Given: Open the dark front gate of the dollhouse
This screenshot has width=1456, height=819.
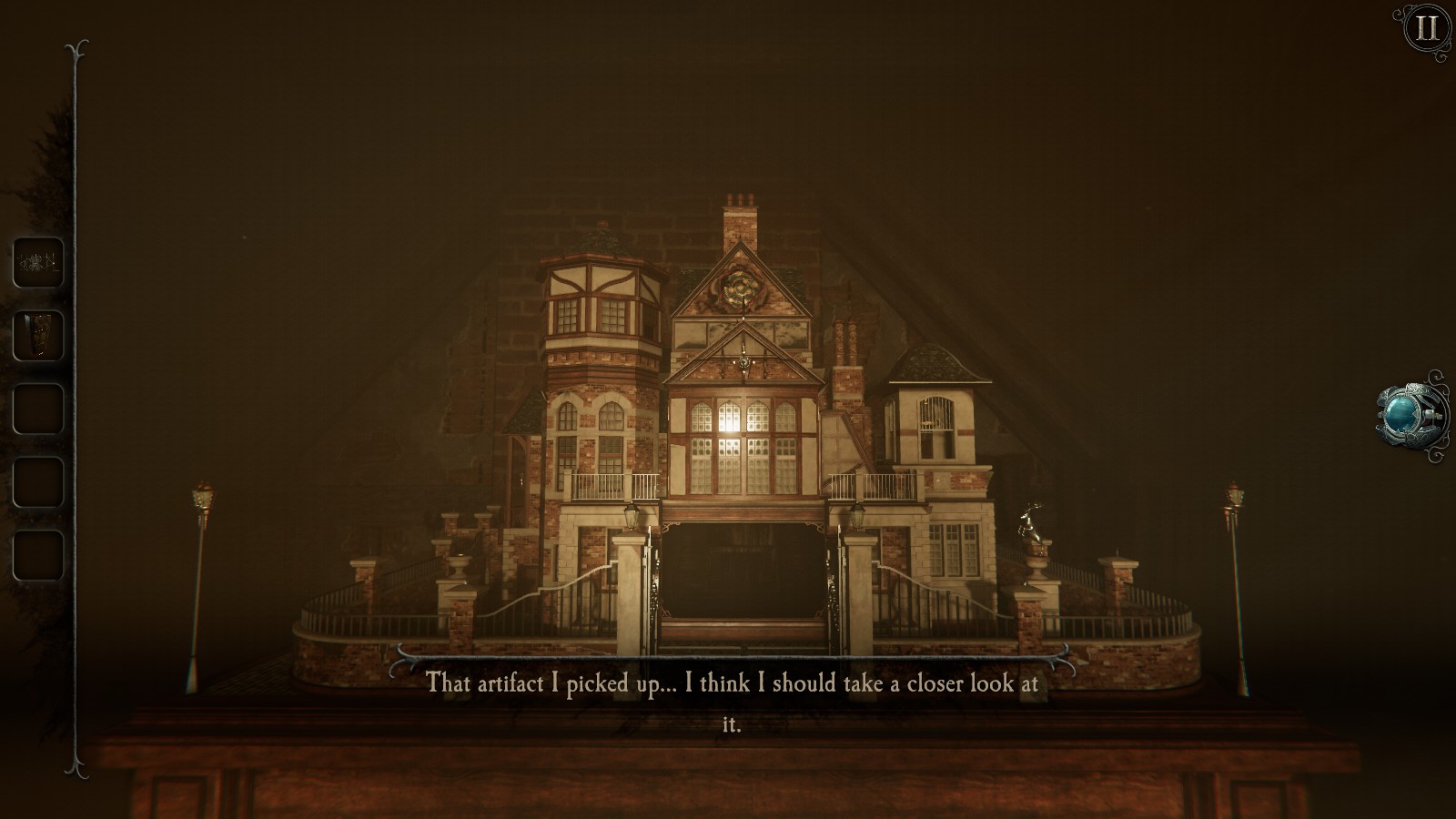Looking at the screenshot, I should (x=742, y=580).
